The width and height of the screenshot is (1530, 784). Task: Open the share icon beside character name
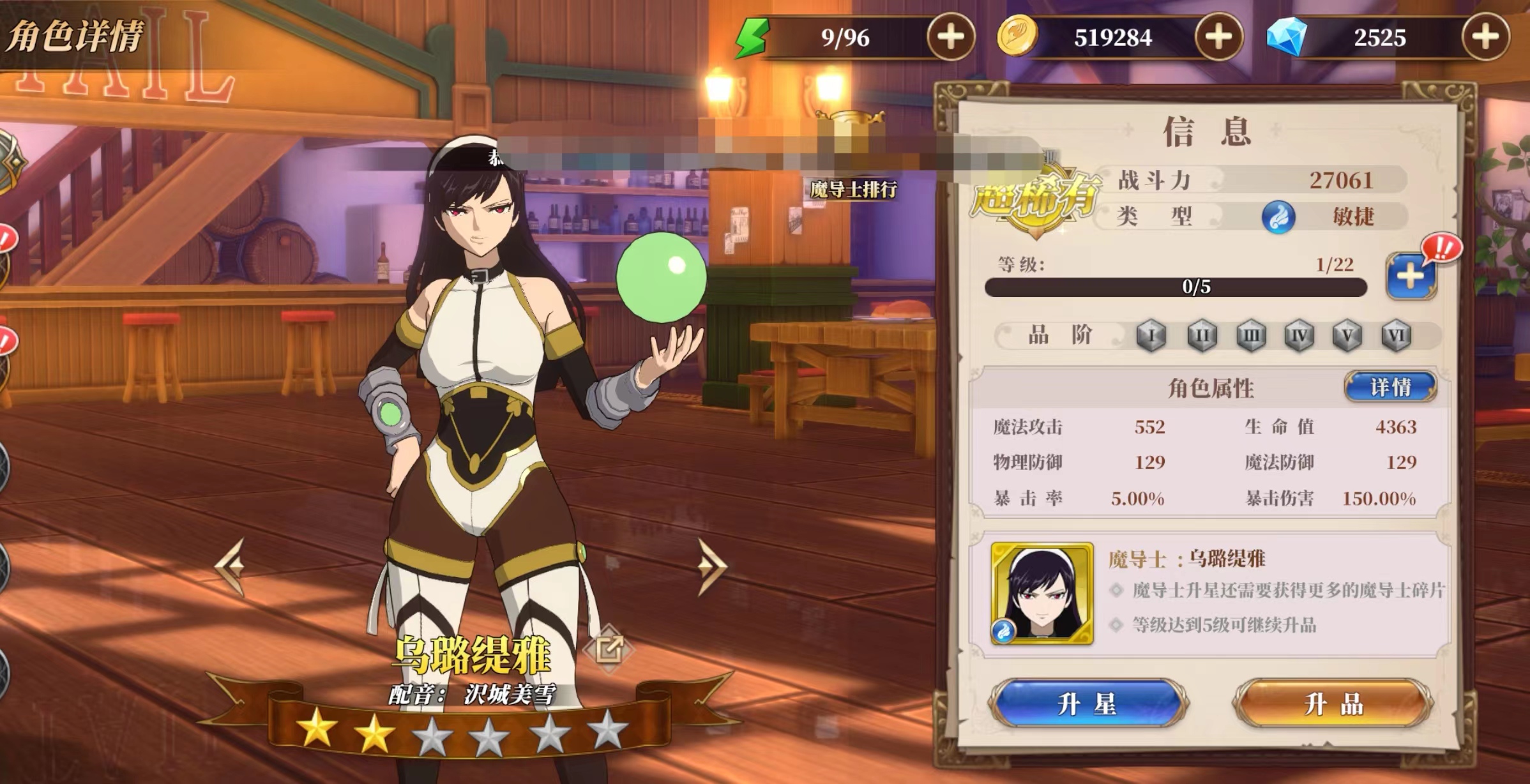click(x=609, y=649)
